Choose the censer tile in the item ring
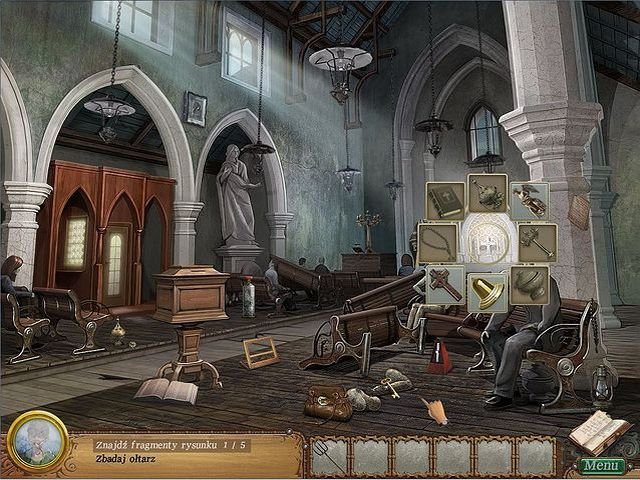Image resolution: width=640 pixels, height=480 pixels. (487, 193)
